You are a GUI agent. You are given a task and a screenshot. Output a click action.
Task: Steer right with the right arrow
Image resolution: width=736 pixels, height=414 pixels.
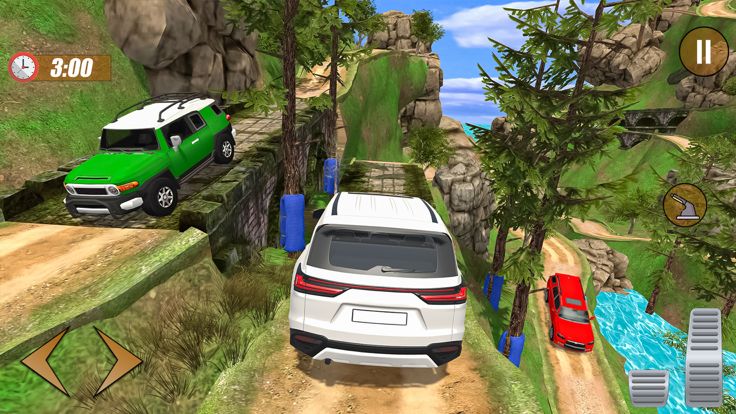click(x=118, y=361)
